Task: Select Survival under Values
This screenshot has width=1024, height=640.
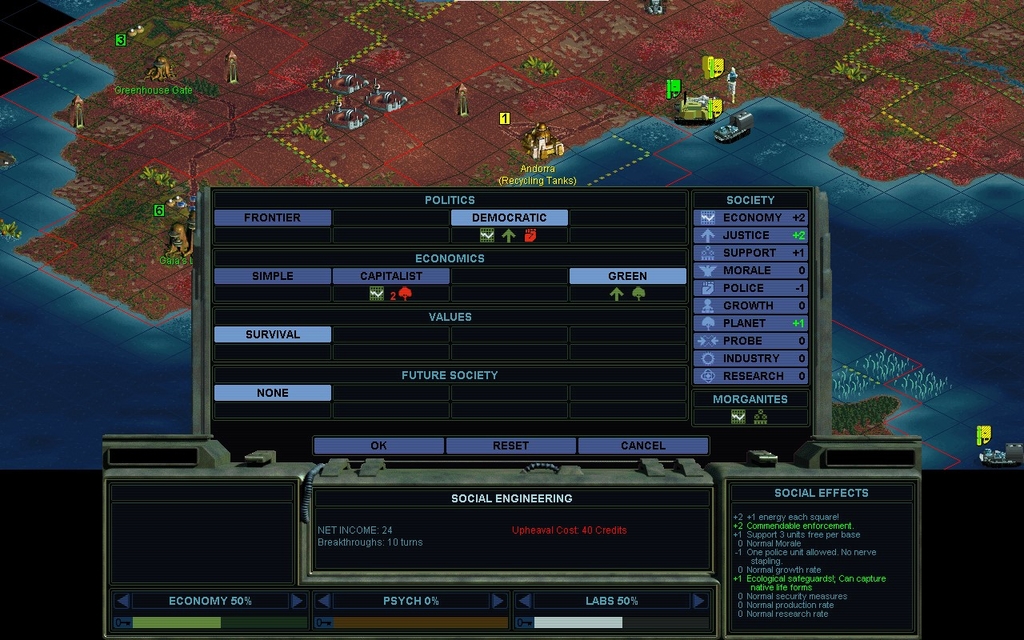Action: (x=272, y=334)
